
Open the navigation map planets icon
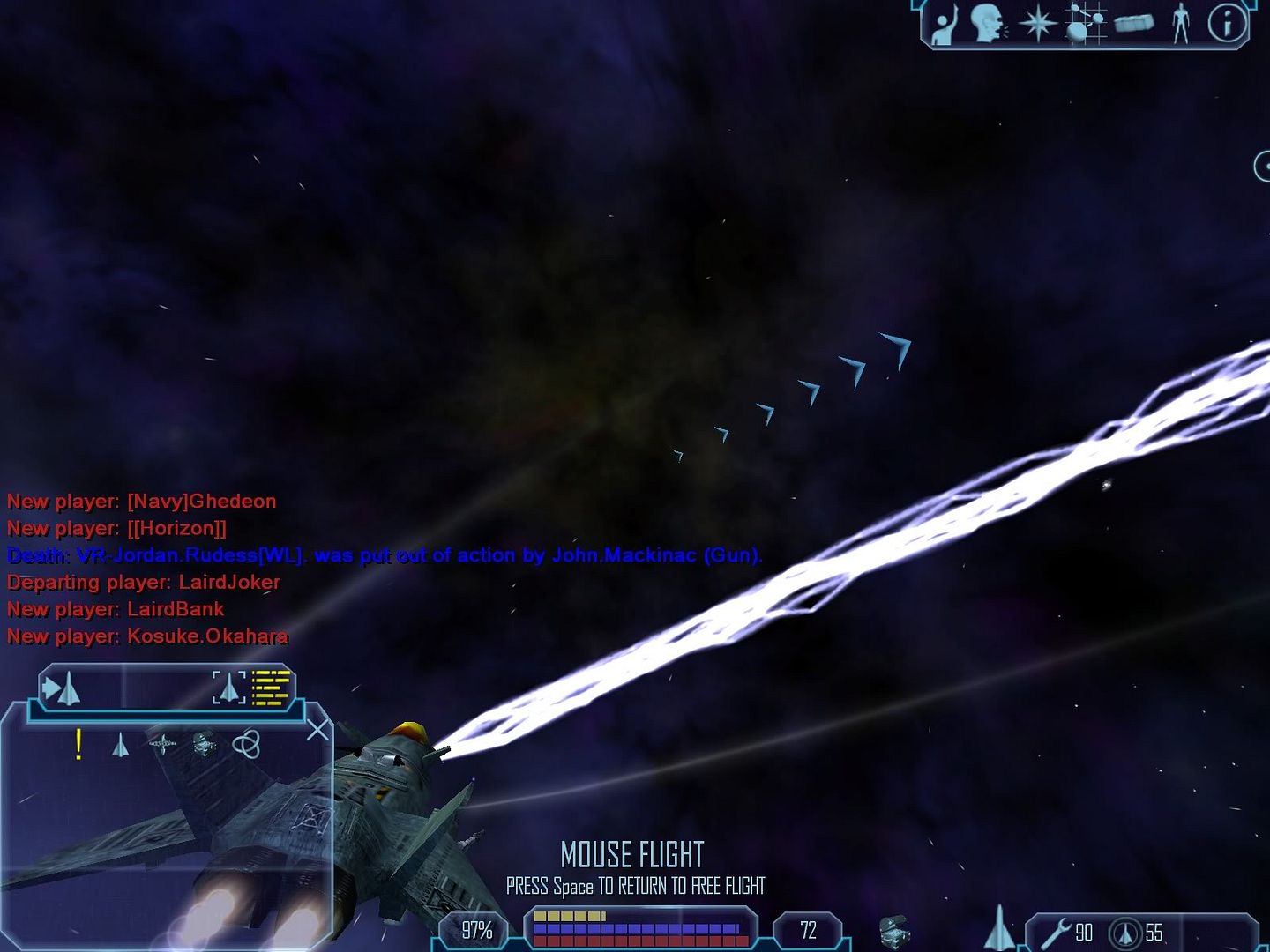[x=1085, y=22]
